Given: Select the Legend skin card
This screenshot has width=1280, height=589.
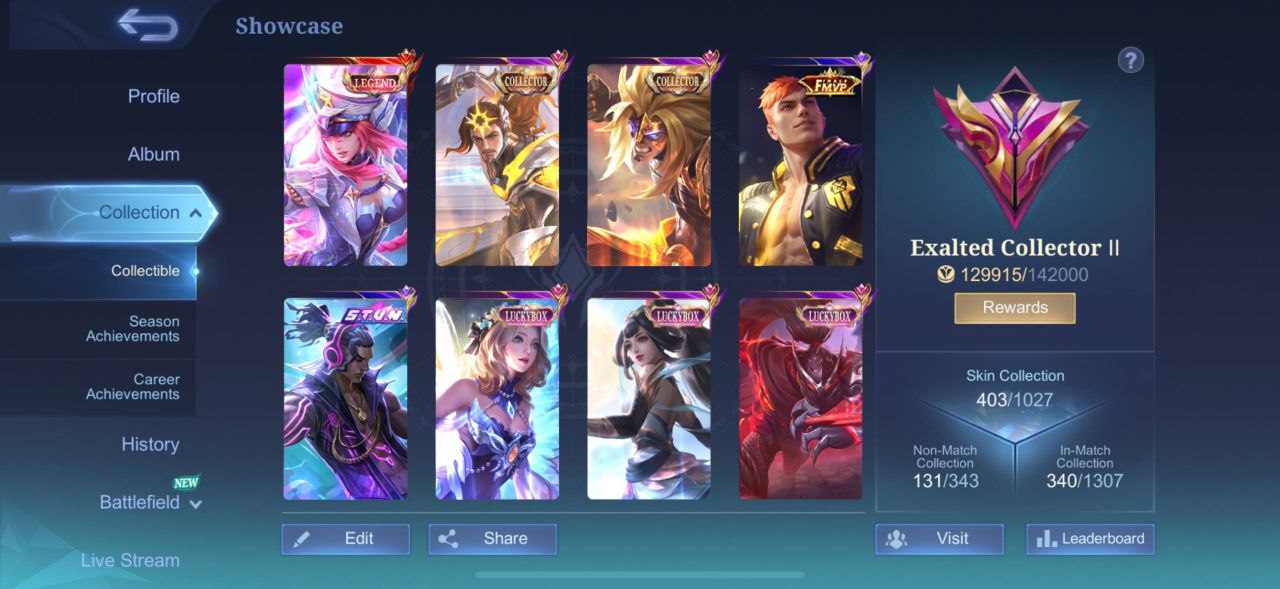Looking at the screenshot, I should [x=345, y=165].
